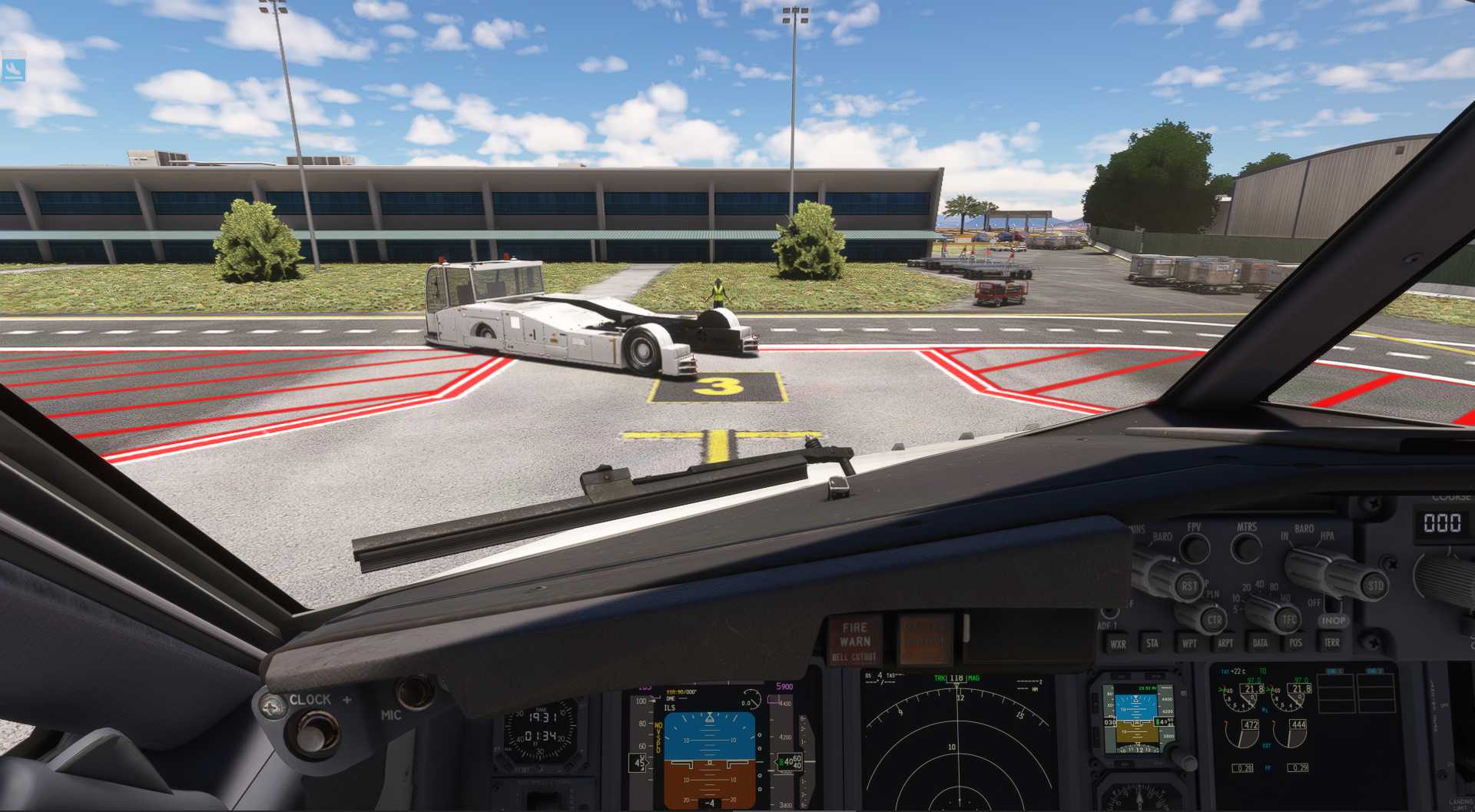Toggle the POS position button
The width and height of the screenshot is (1475, 812).
point(1296,642)
